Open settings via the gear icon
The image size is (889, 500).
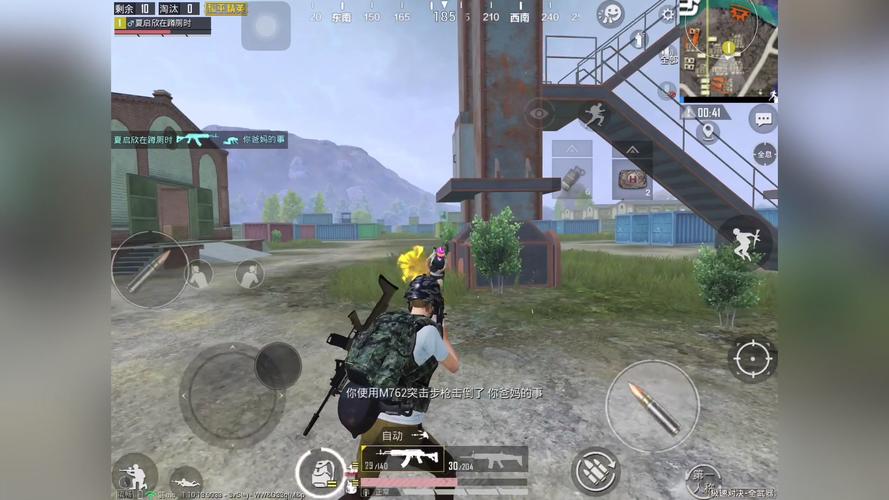[x=668, y=14]
